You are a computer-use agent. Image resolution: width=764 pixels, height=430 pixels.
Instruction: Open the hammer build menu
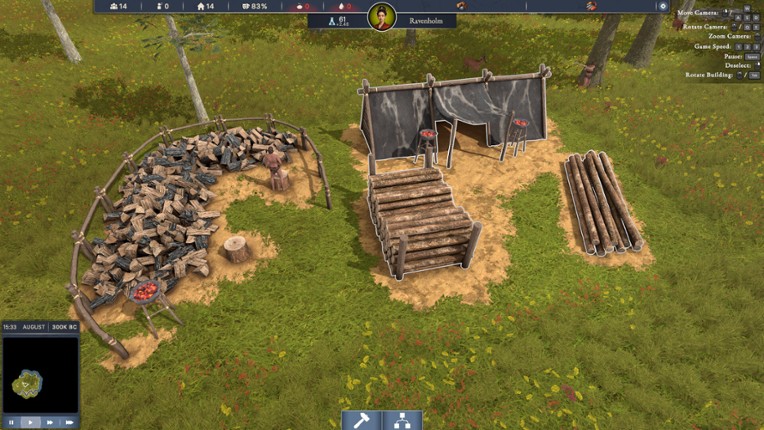(x=361, y=420)
